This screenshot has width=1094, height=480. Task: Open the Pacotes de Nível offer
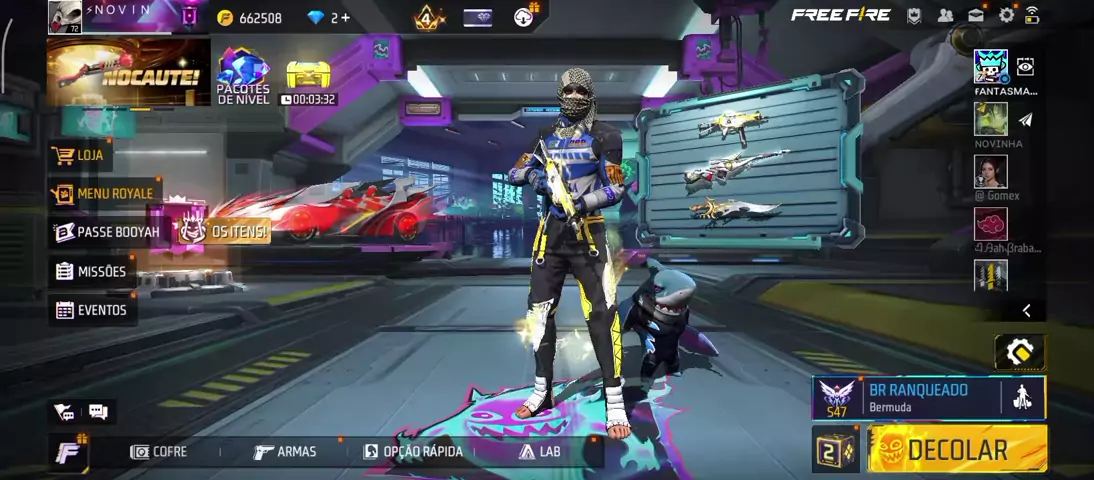(243, 77)
